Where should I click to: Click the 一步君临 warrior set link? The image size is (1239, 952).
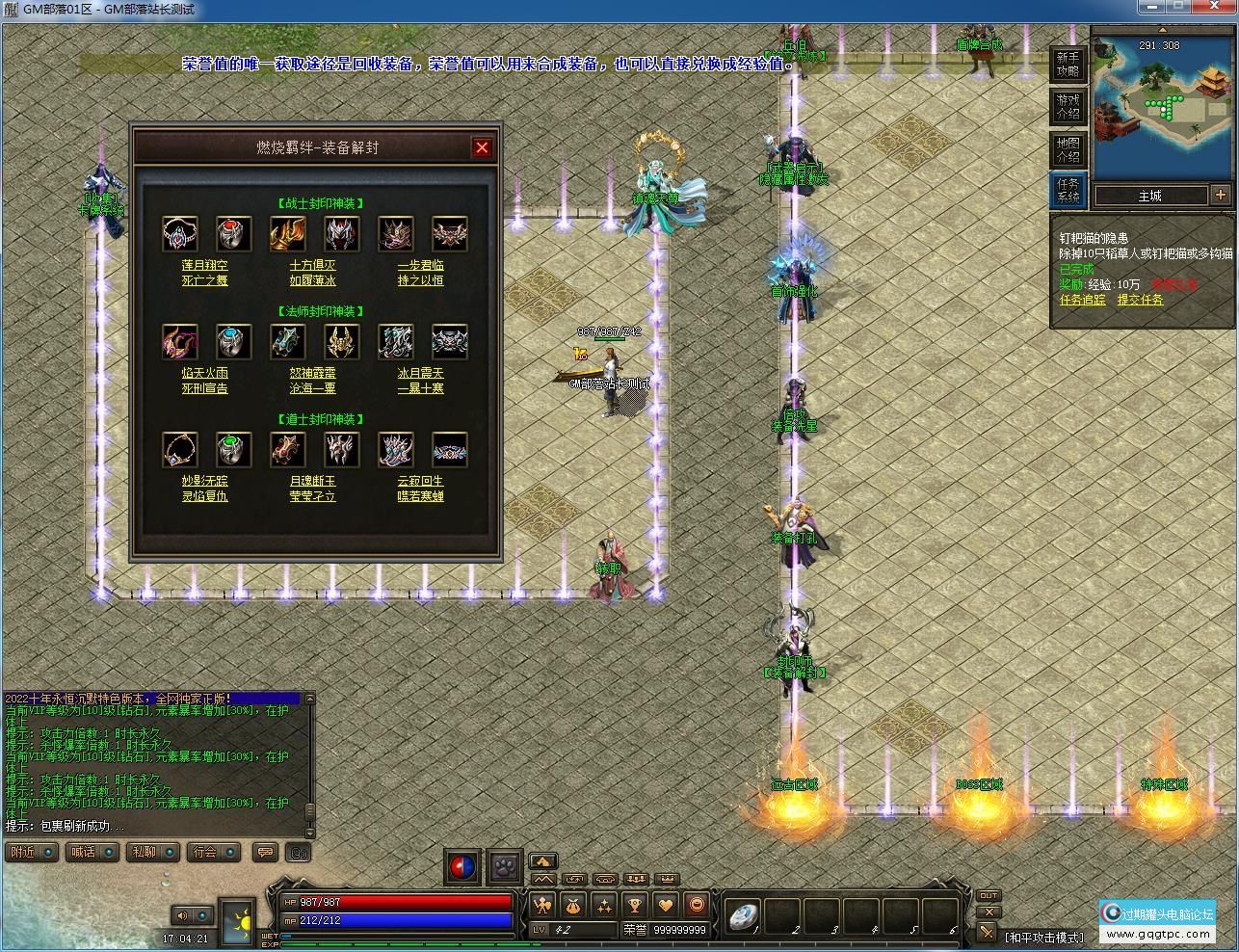(x=420, y=265)
